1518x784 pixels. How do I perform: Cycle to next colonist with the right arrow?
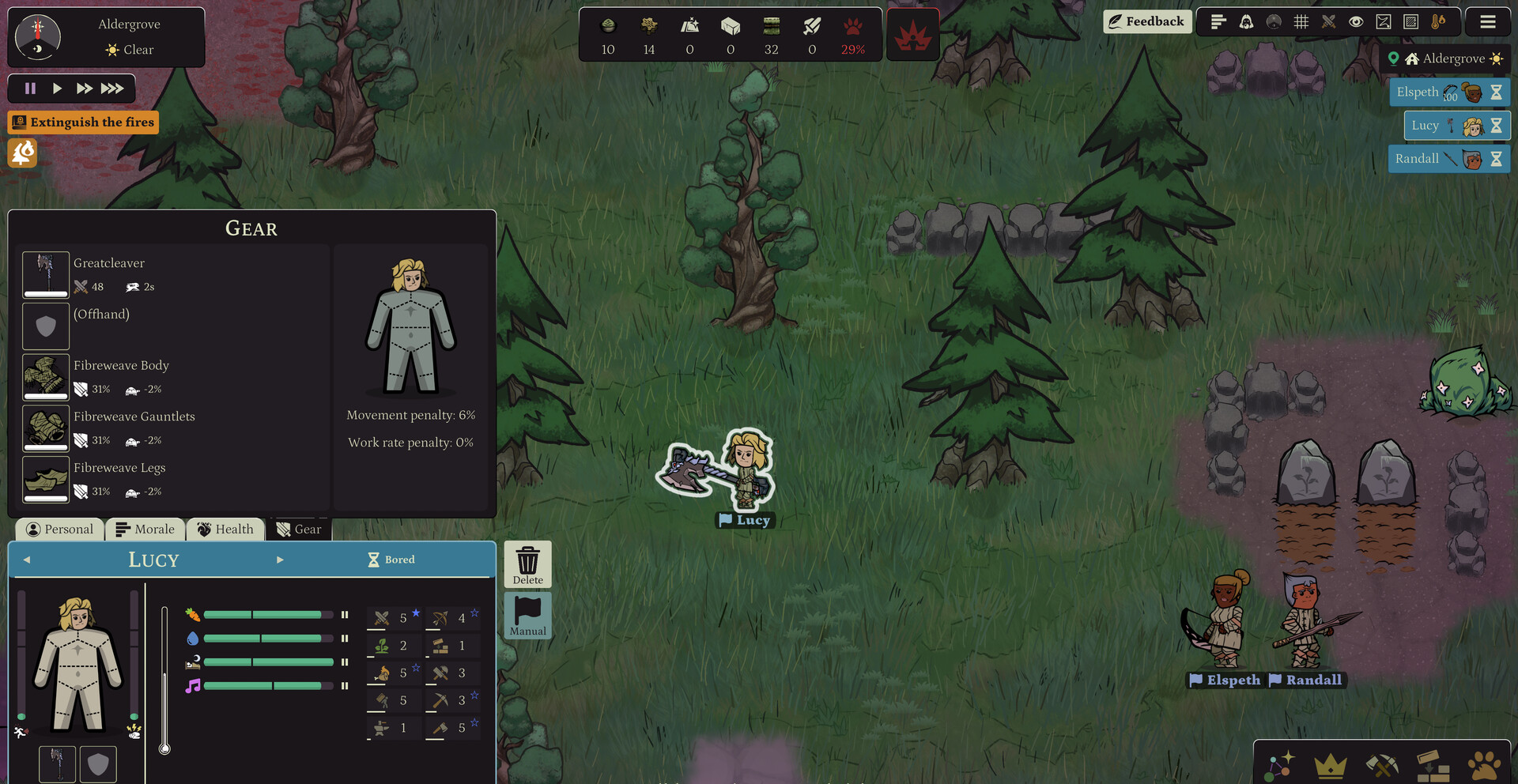281,560
